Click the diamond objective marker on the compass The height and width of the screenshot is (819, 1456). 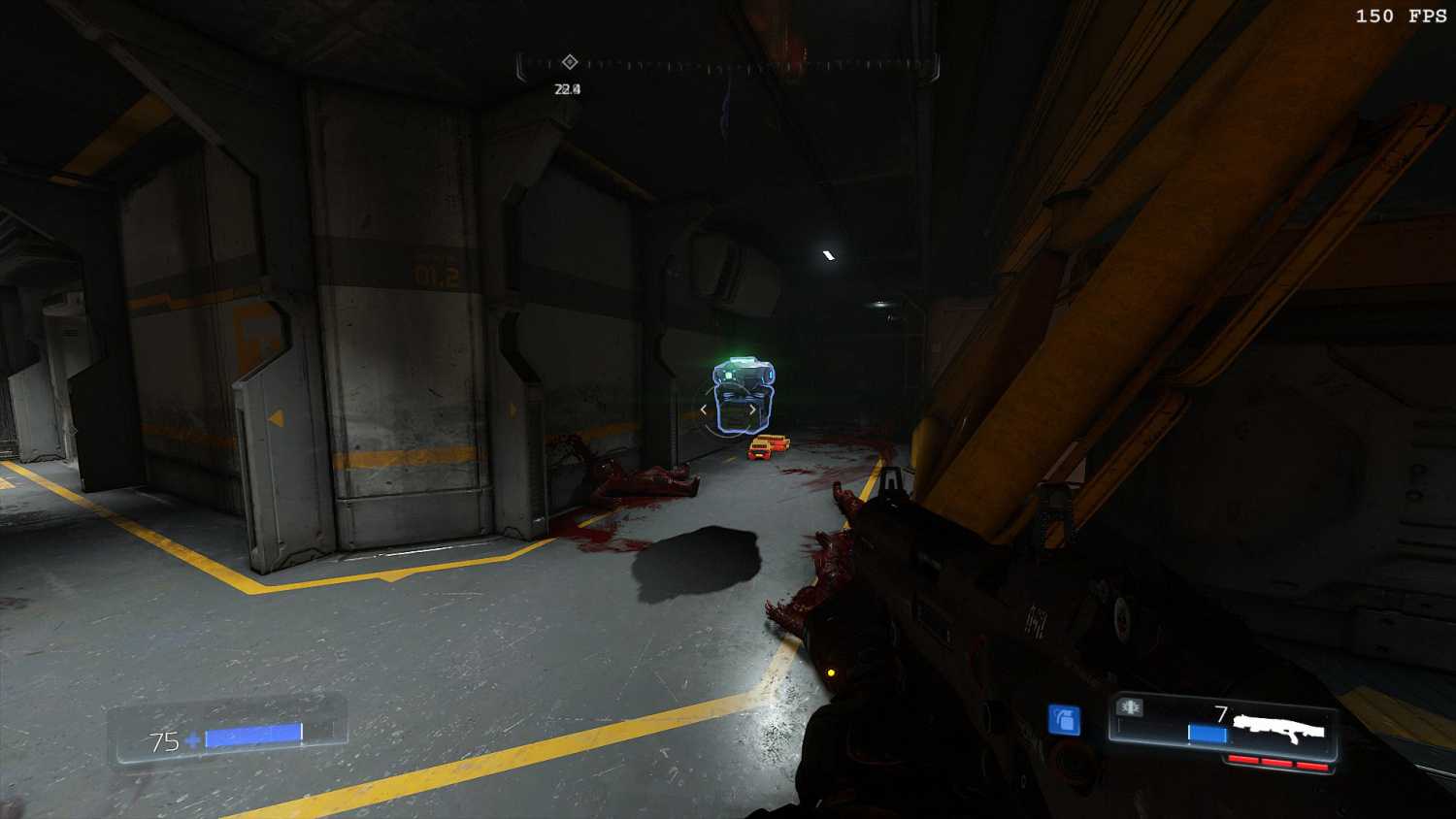coord(570,62)
